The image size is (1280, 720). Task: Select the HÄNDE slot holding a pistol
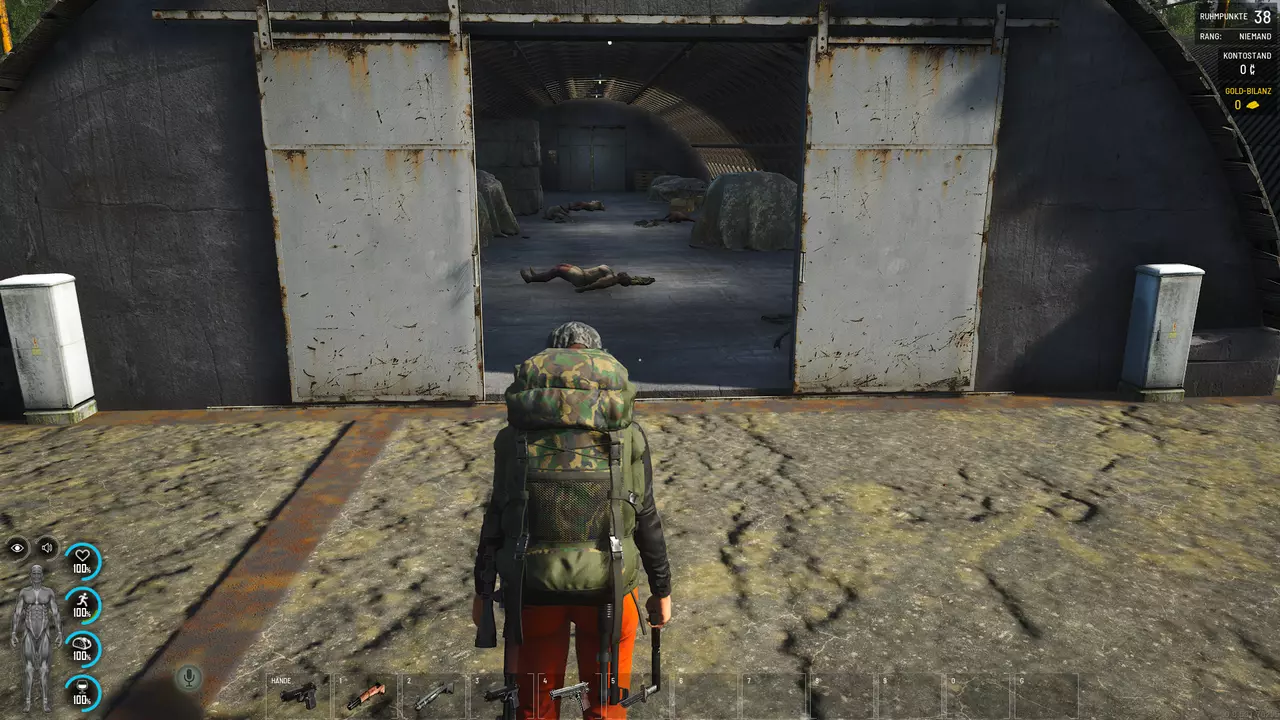pos(299,694)
